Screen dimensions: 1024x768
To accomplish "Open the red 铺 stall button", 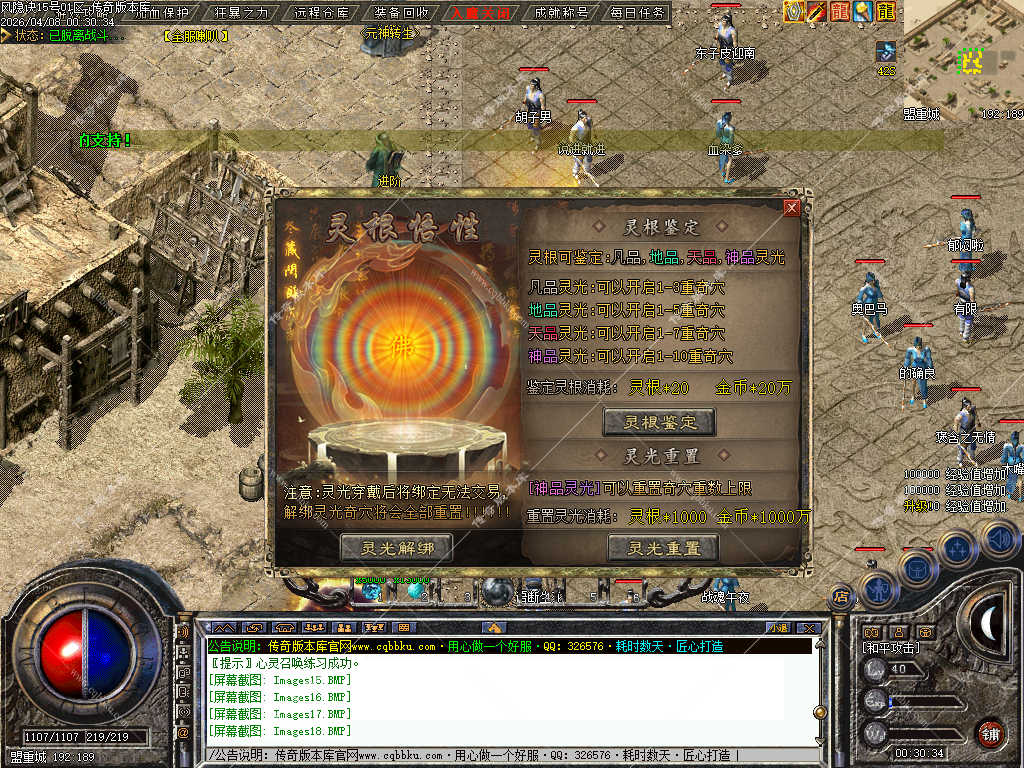I will point(990,733).
